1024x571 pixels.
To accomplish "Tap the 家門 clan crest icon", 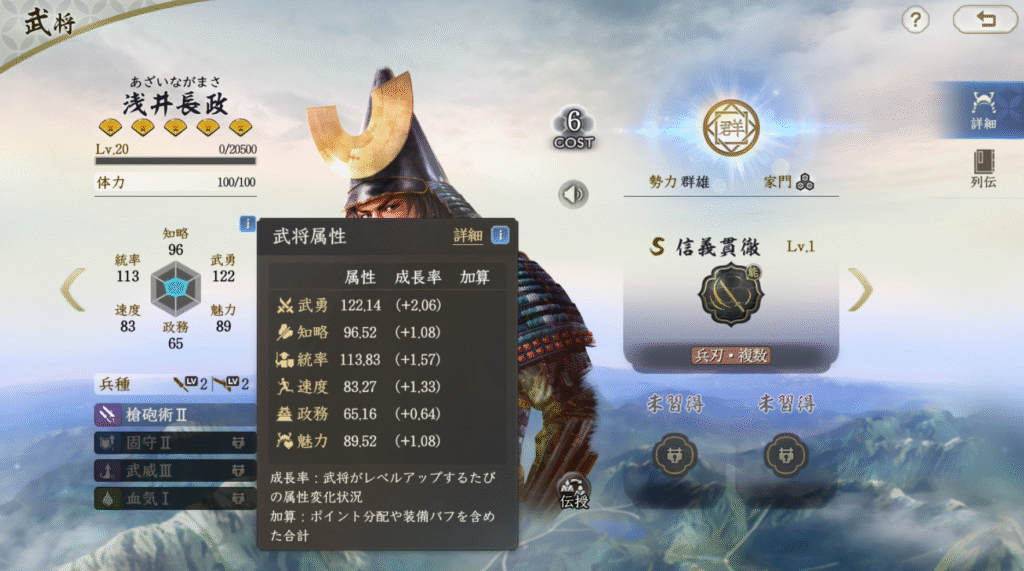I will click(x=805, y=182).
